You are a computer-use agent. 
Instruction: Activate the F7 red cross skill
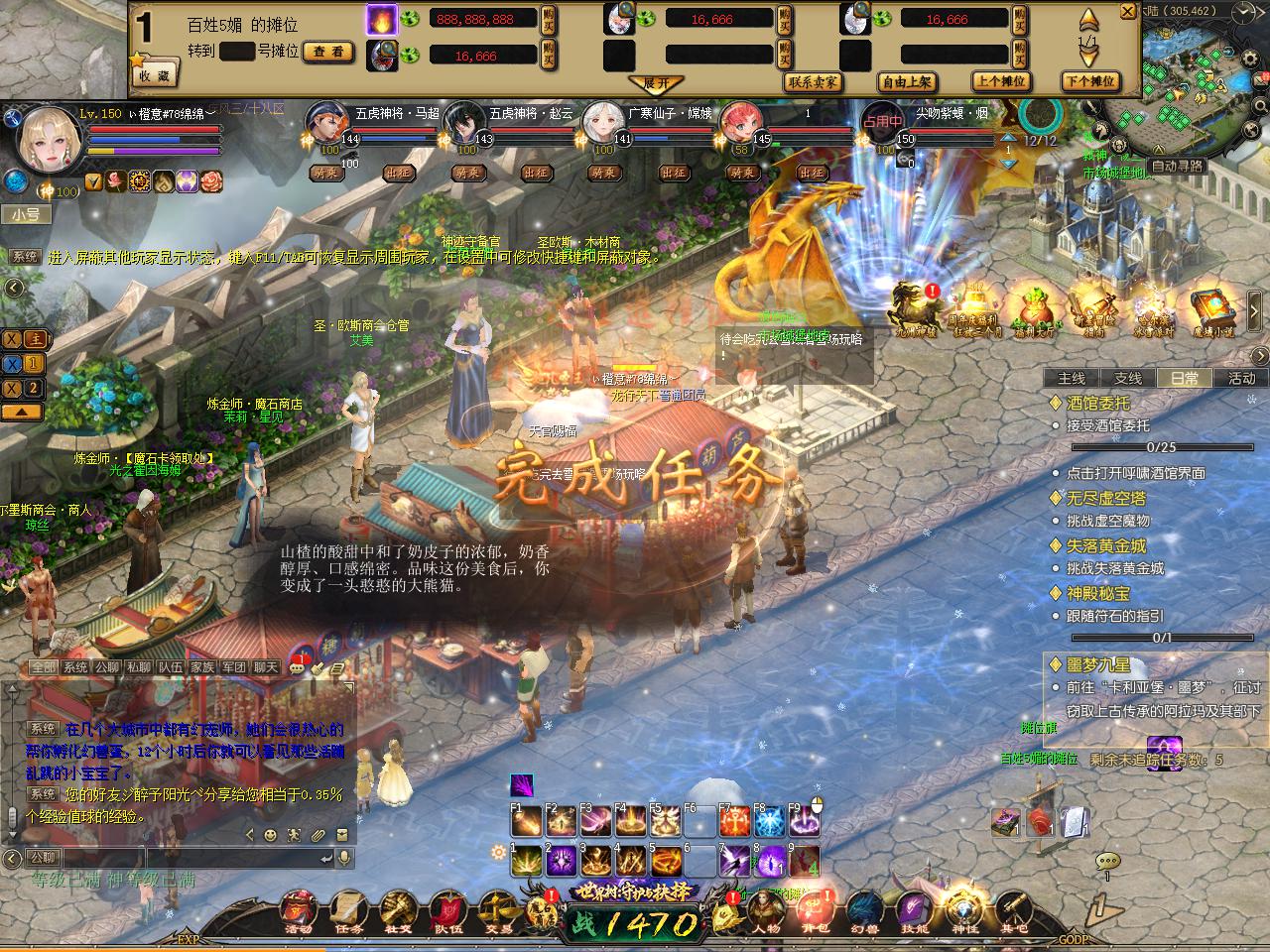click(735, 821)
